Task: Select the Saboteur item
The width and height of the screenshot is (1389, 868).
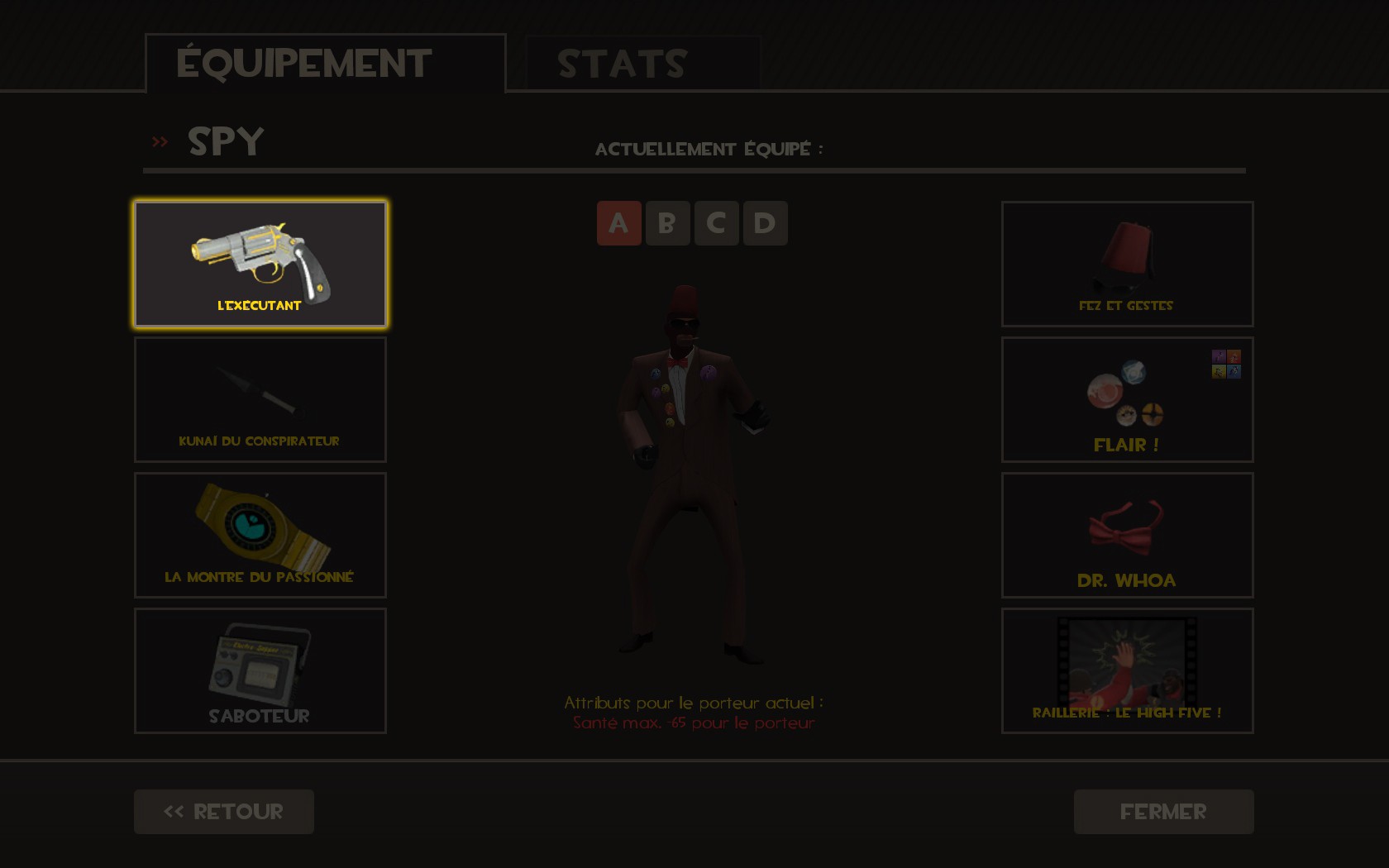Action: [260, 670]
